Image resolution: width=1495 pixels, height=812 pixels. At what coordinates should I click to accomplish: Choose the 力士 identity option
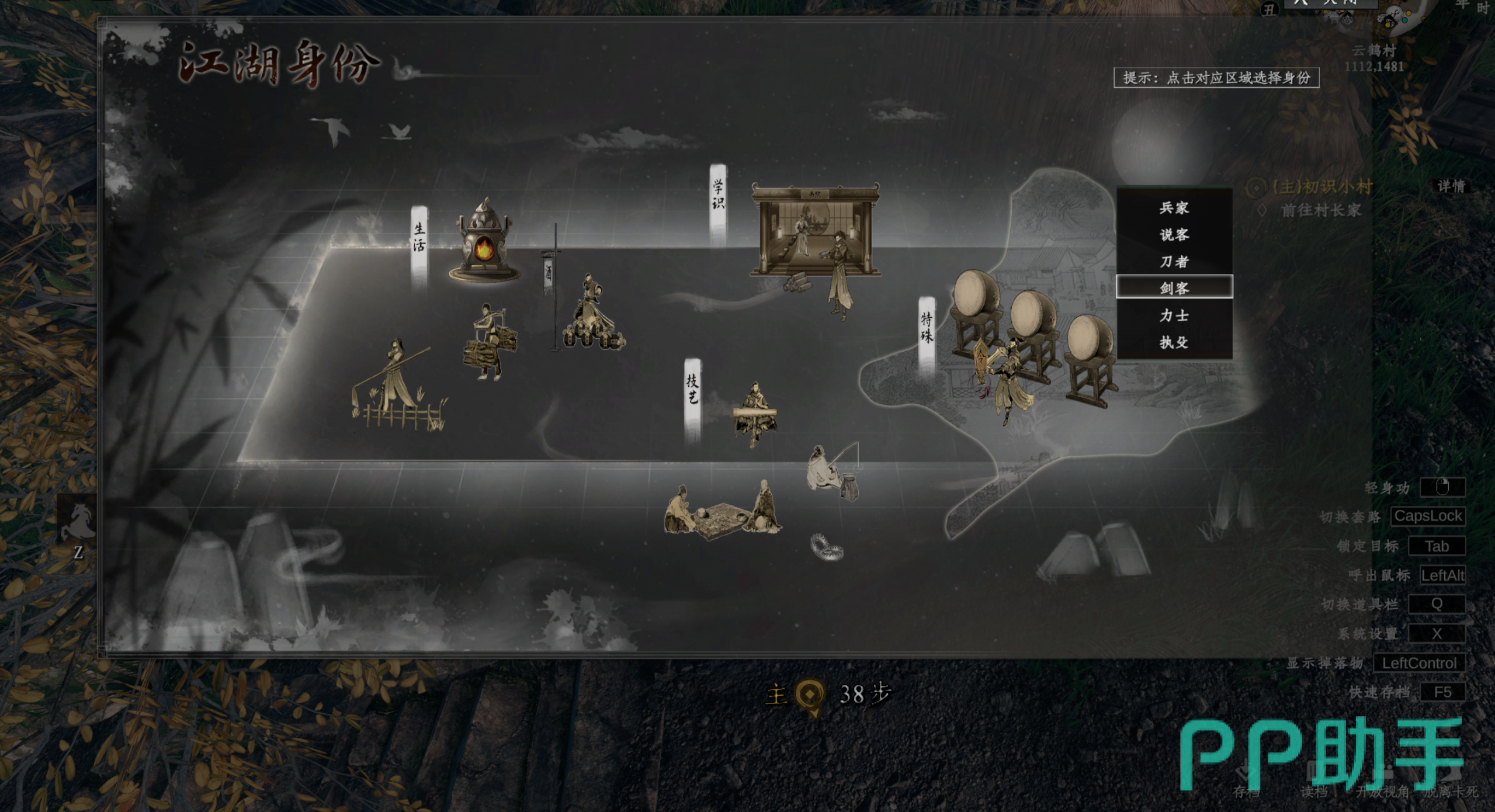pos(1174,315)
